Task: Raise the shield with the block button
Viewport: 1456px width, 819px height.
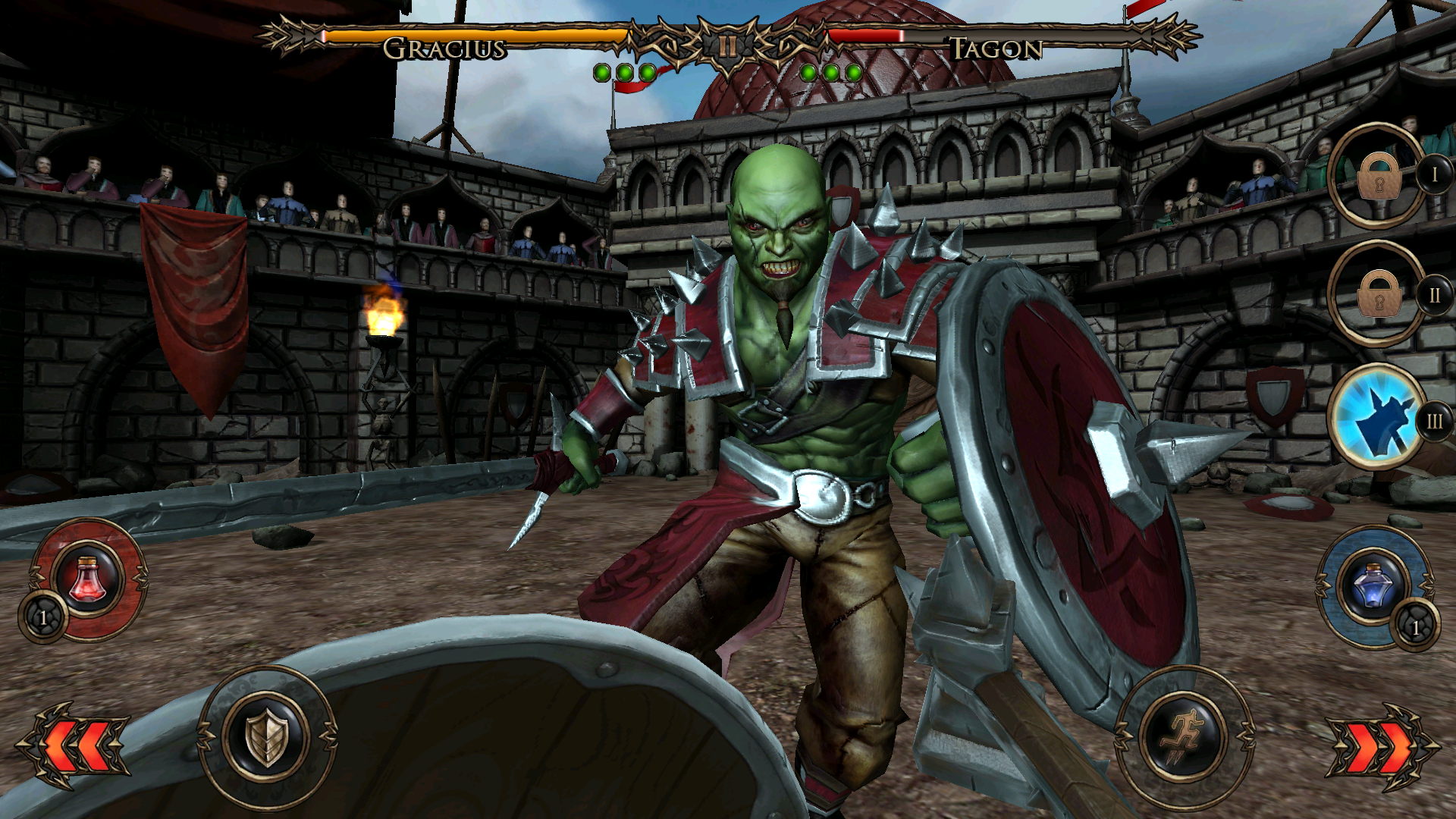Action: (x=267, y=736)
